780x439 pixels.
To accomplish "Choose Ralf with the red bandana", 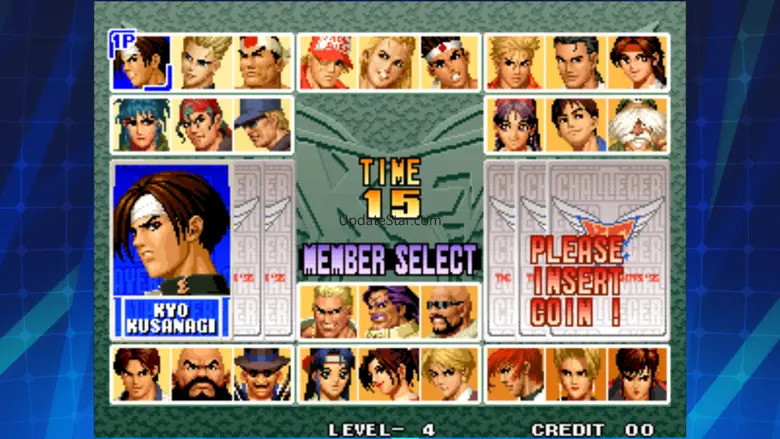I will [203, 124].
